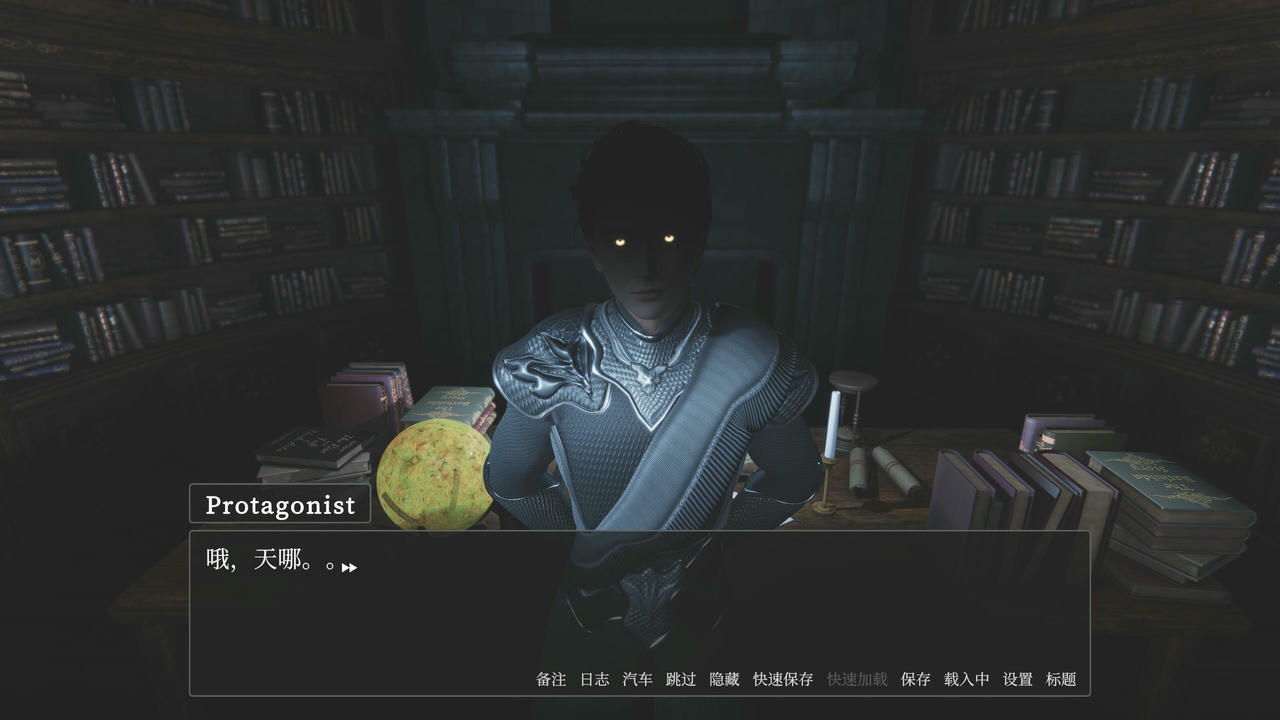Activate 跳过 to skip dialogue
Viewport: 1280px width, 720px height.
(x=681, y=678)
